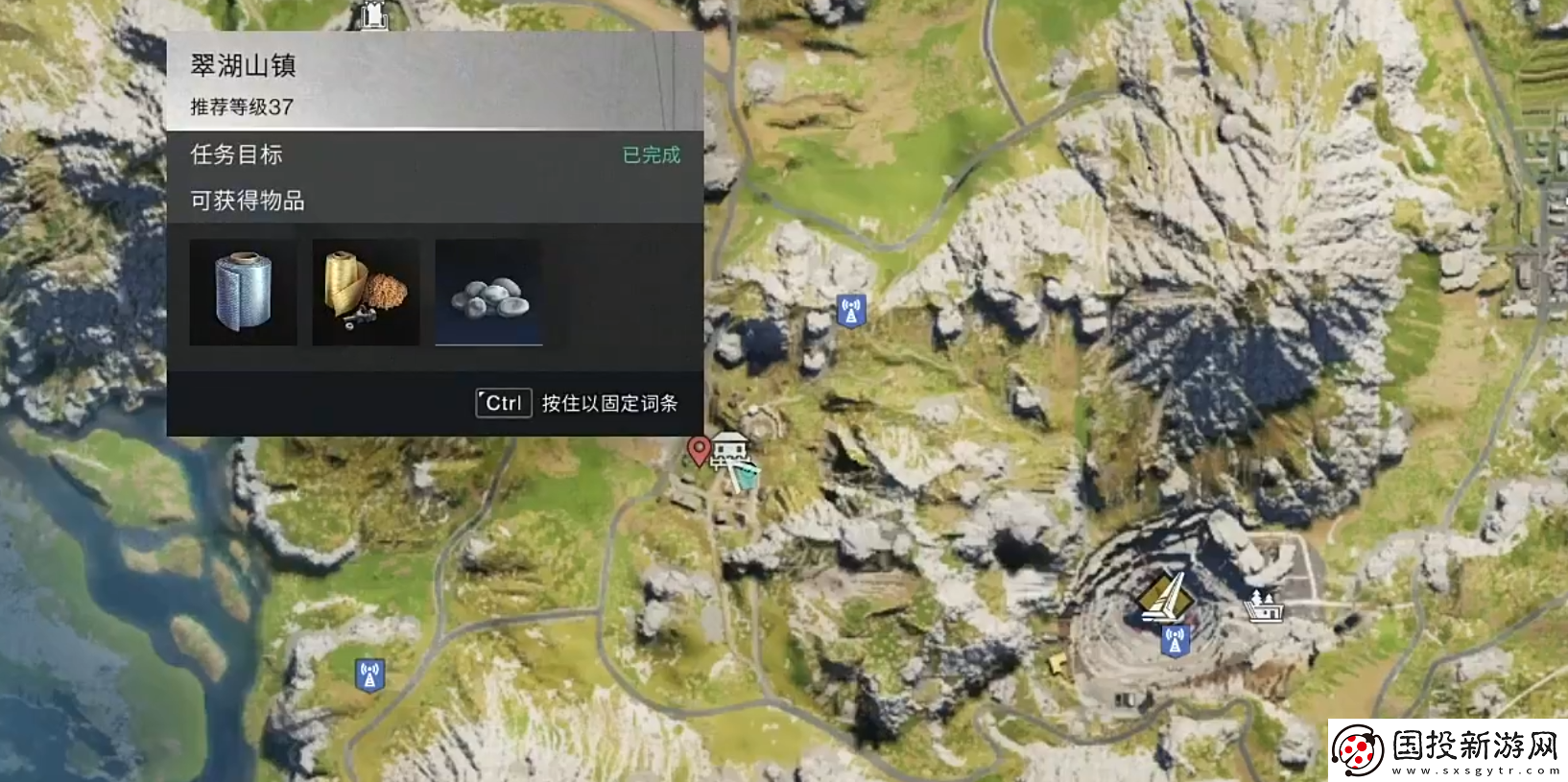This screenshot has height=782, width=1568.
Task: Inspect the gray stones reward item
Action: (x=488, y=292)
